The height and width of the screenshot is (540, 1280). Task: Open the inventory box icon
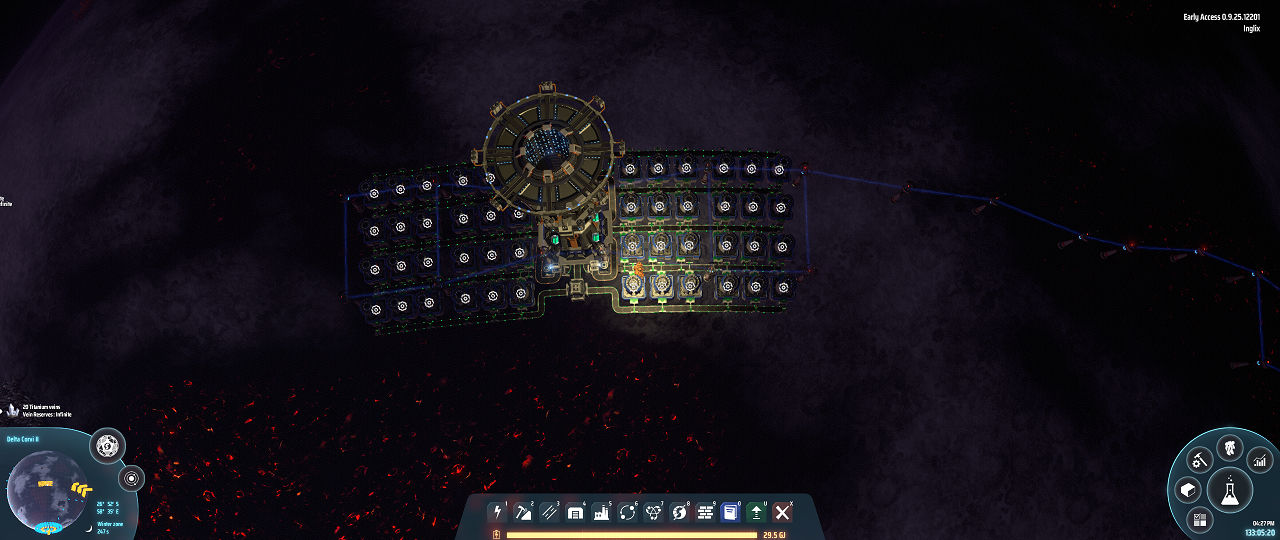(1187, 490)
